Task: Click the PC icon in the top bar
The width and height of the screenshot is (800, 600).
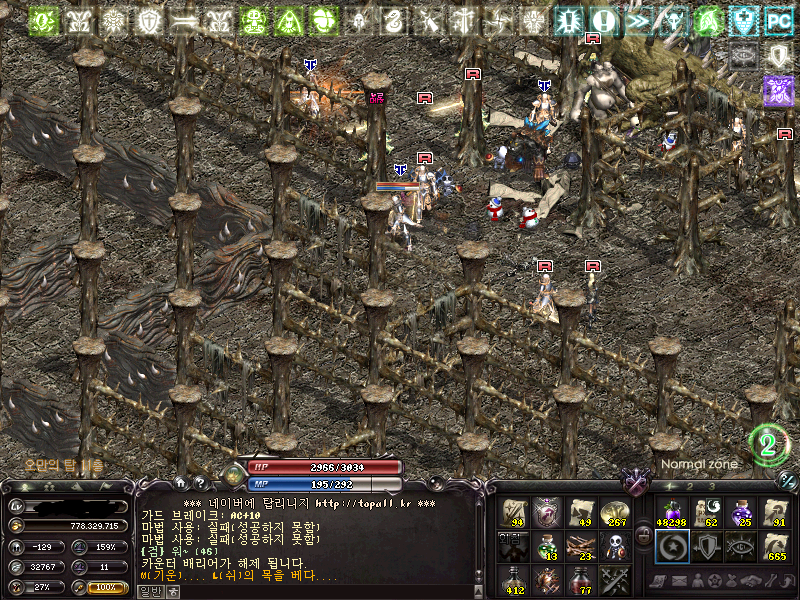Action: [x=778, y=19]
